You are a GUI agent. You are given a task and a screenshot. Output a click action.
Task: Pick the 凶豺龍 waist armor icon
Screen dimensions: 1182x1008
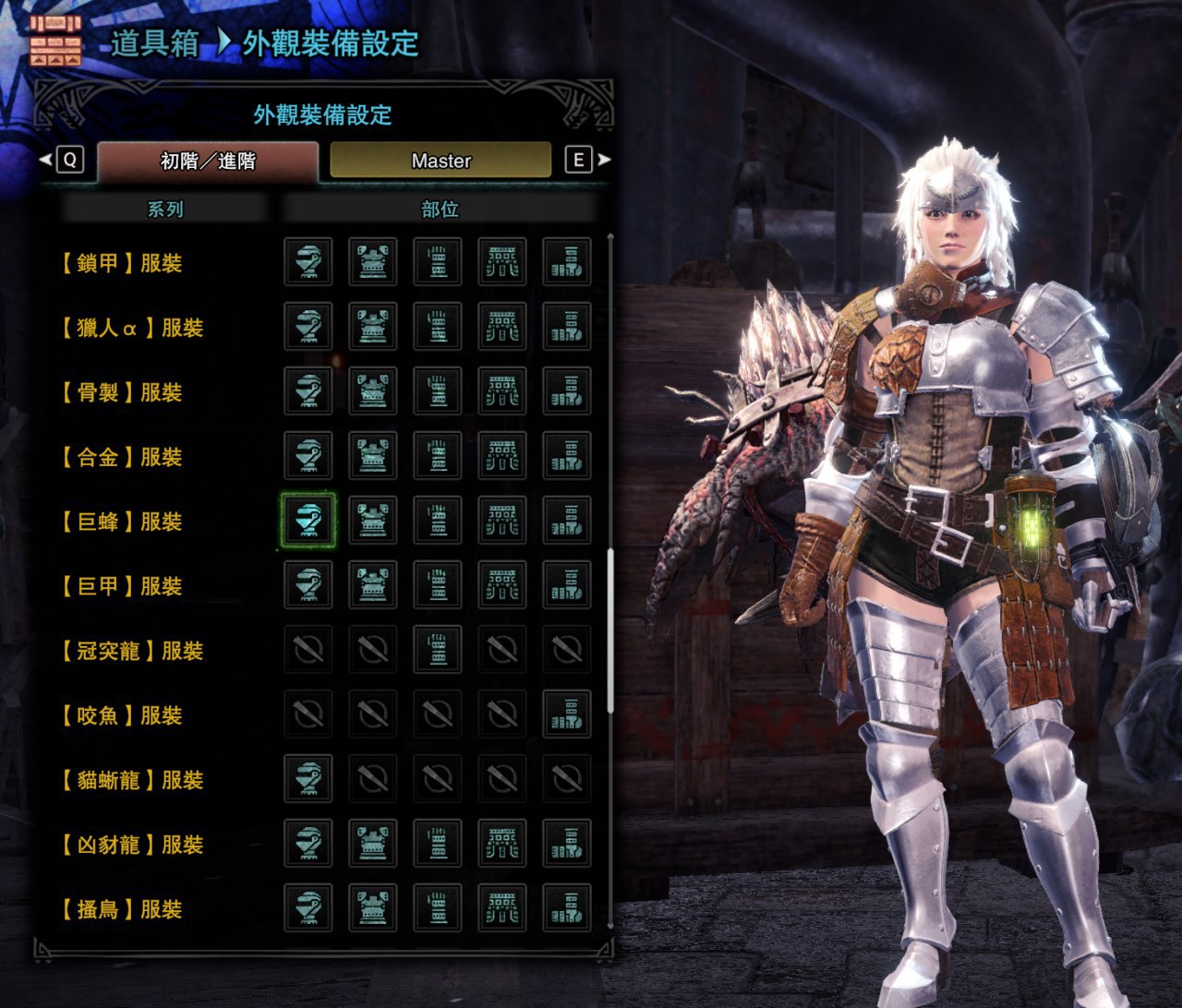pos(502,844)
